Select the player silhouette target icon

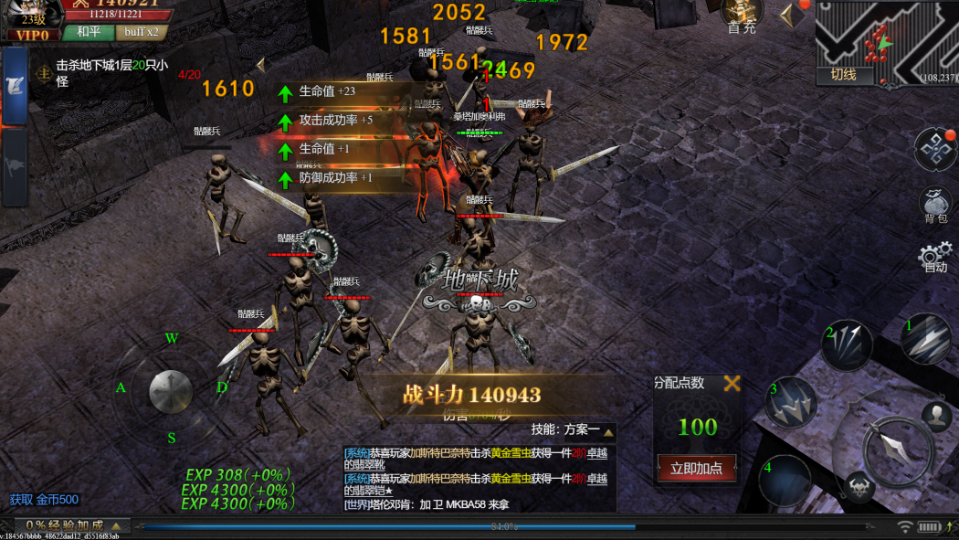click(936, 415)
